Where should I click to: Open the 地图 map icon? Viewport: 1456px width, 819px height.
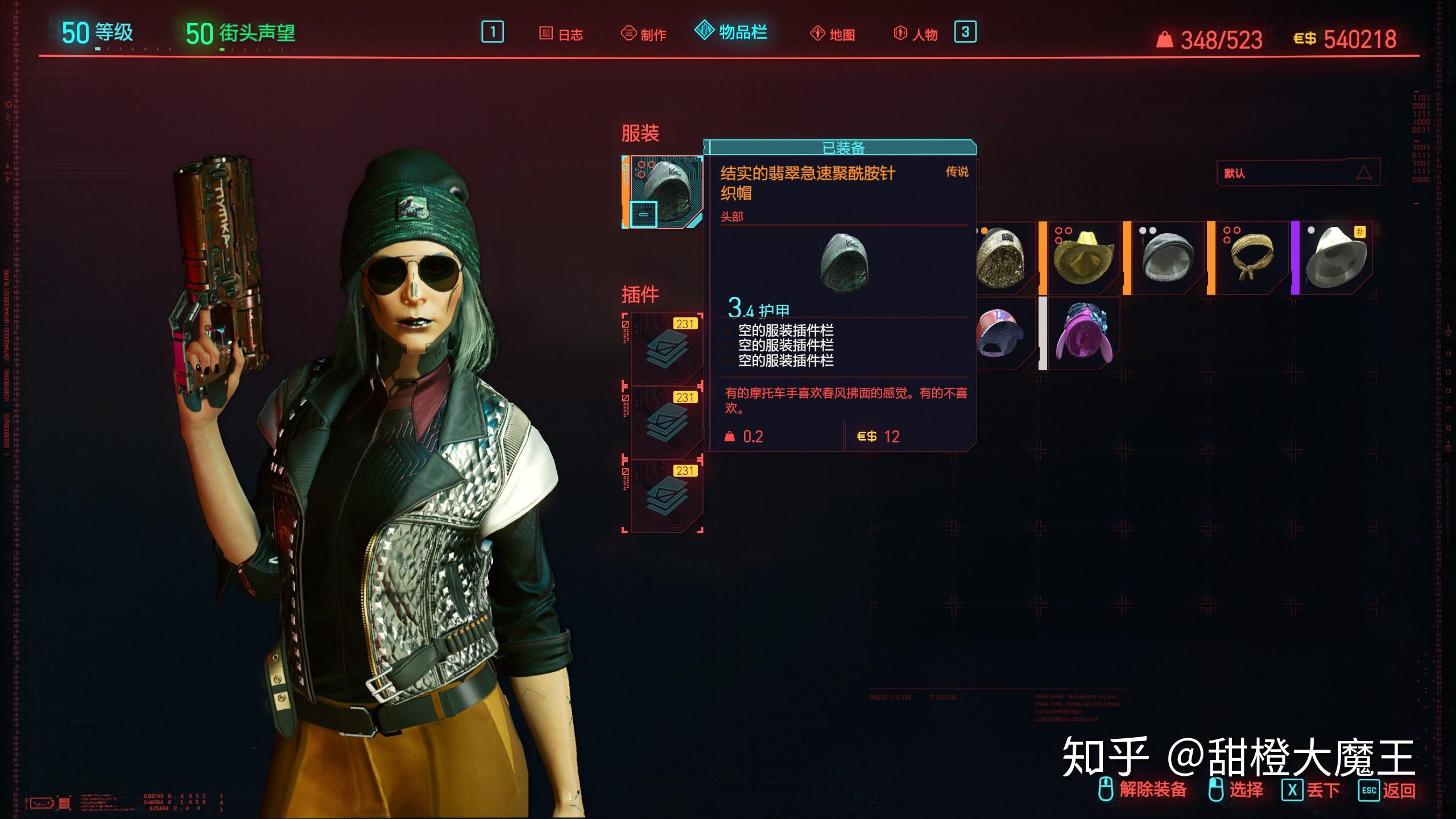point(818,34)
